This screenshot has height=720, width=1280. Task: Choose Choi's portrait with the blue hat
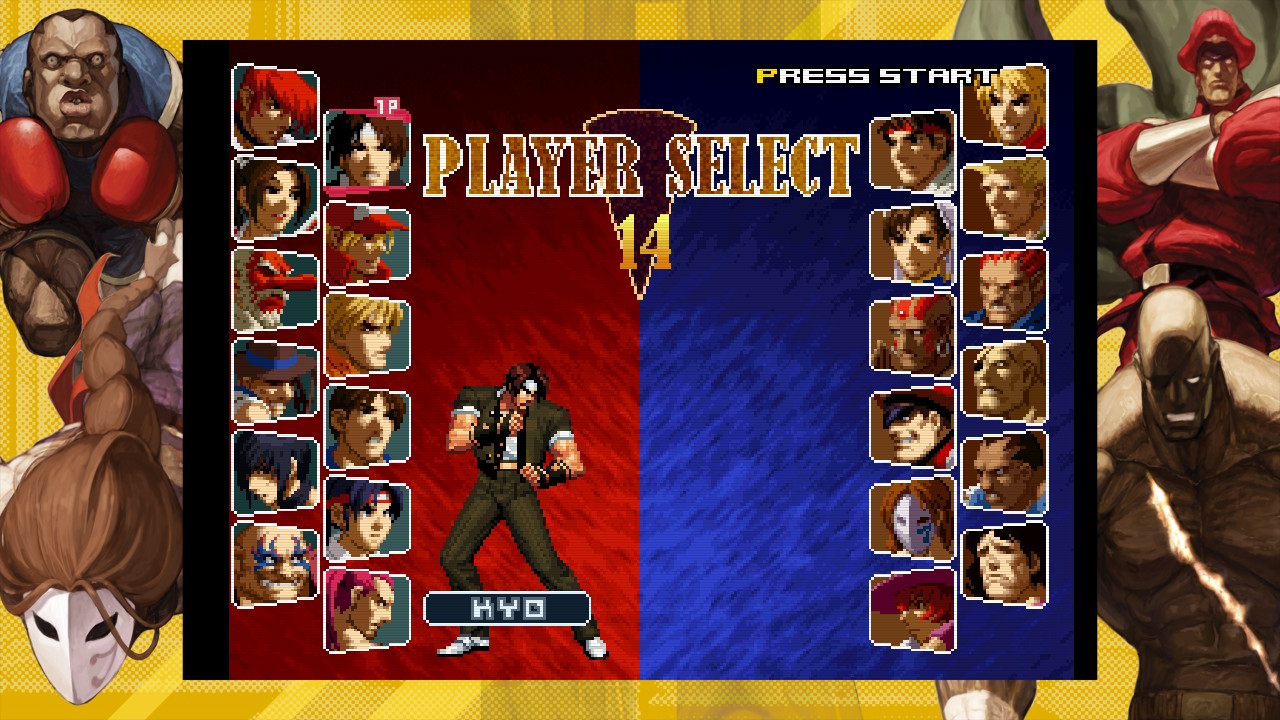click(x=275, y=380)
